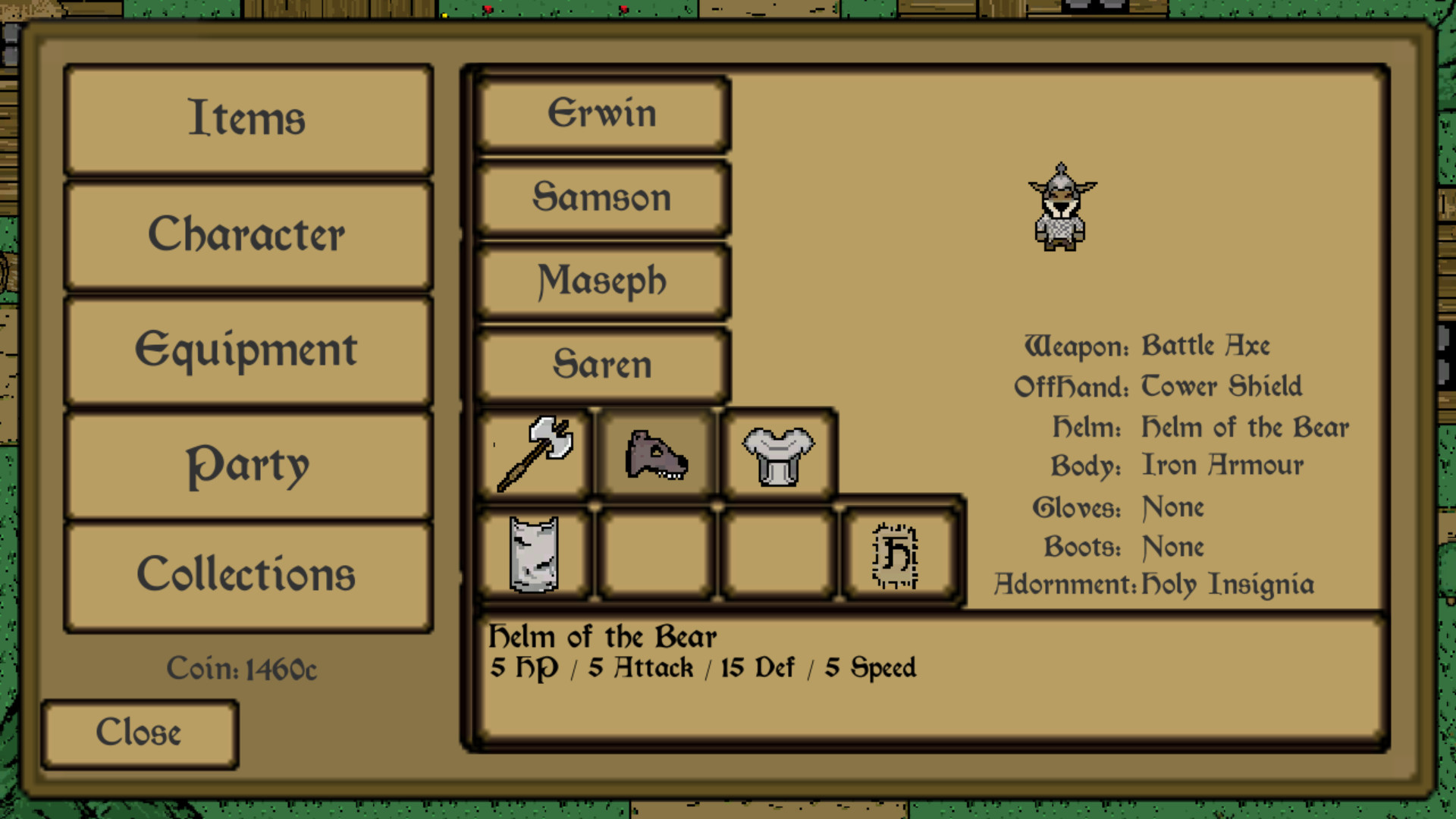
Task: Open the Collections screen
Action: pyautogui.click(x=247, y=574)
